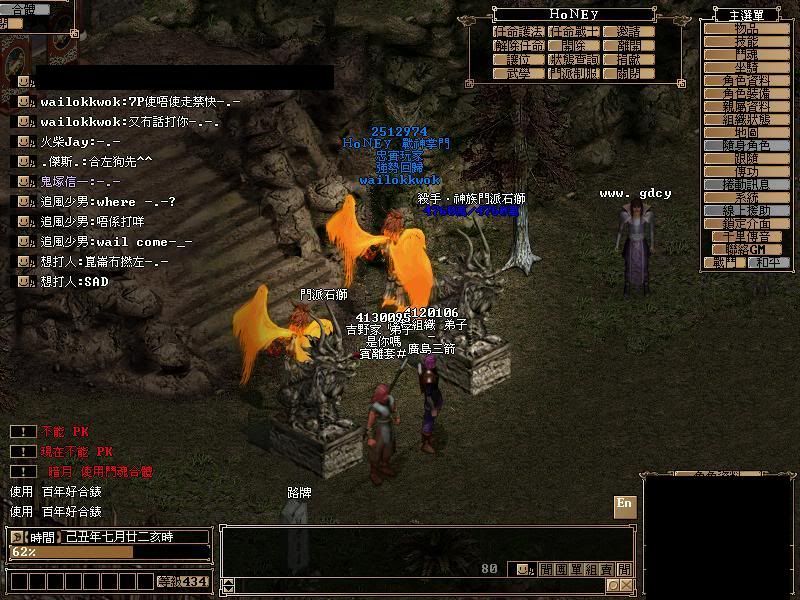
Task: Open the 技能 skills menu
Action: (x=746, y=42)
